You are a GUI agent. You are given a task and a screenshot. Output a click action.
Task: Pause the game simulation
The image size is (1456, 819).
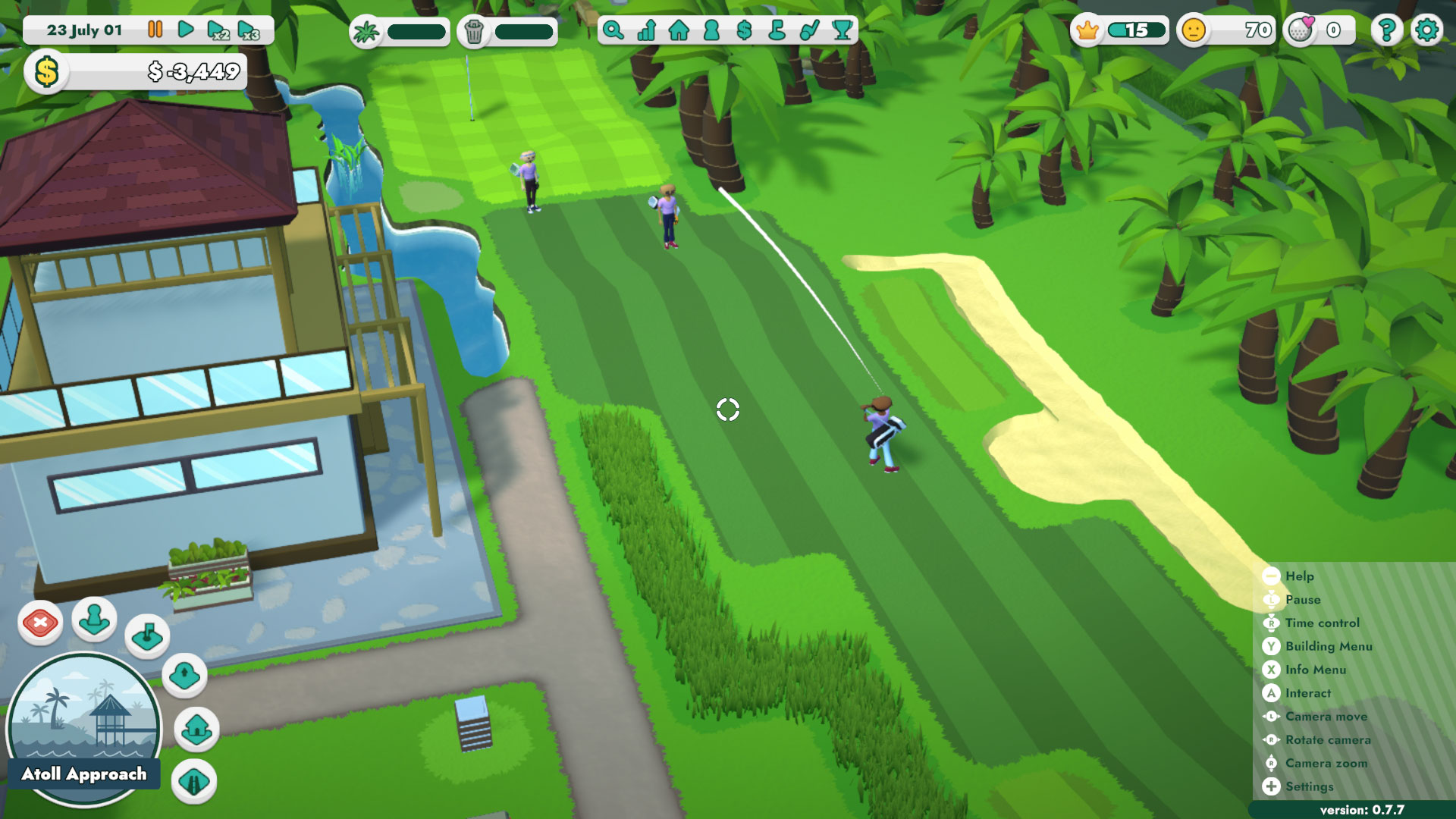click(155, 30)
